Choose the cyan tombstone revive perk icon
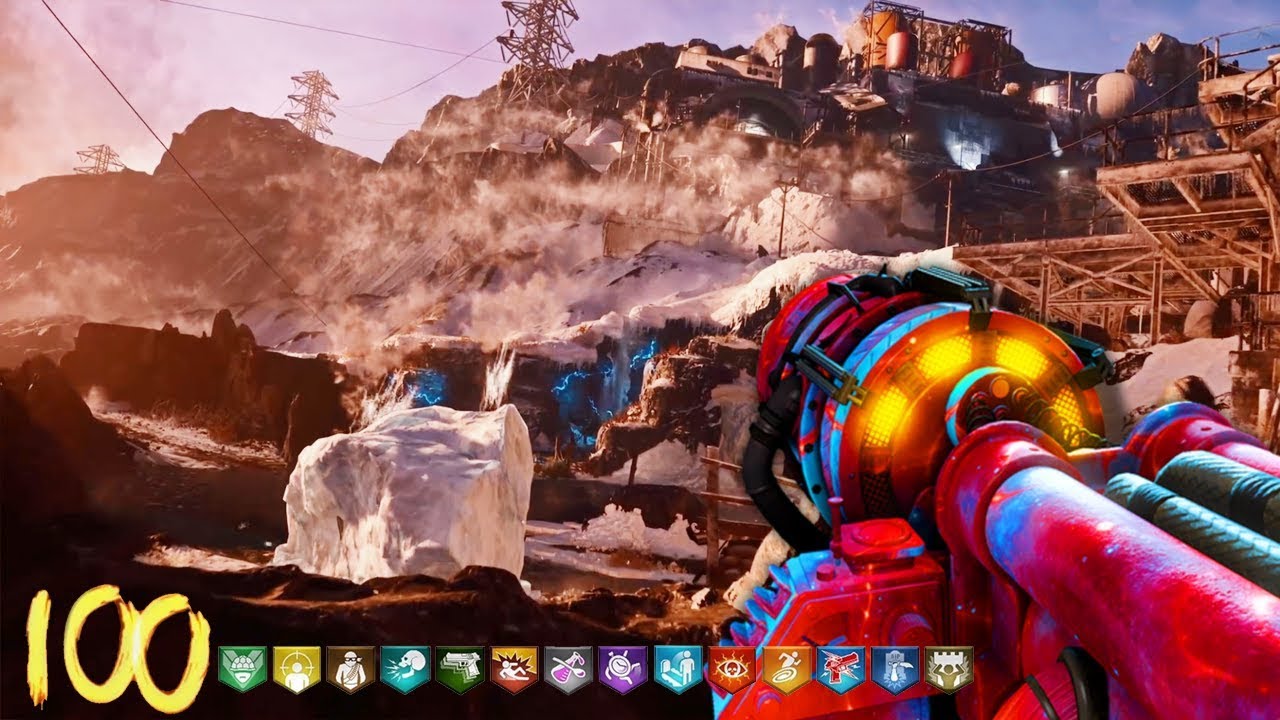This screenshot has height=720, width=1280. [678, 668]
